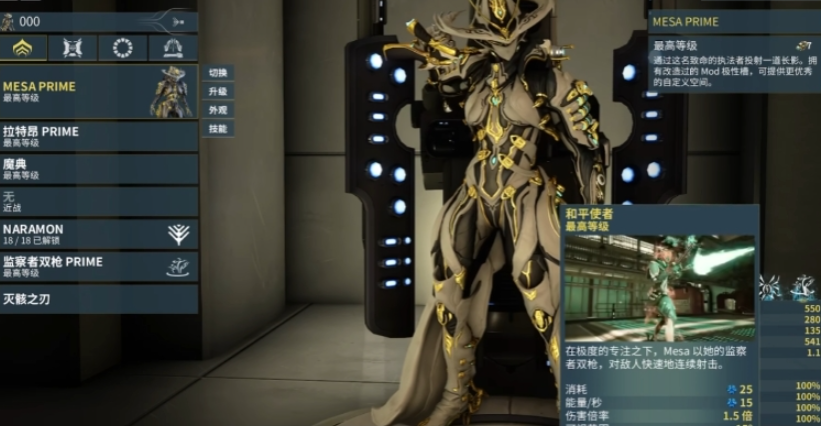Switch to the gold chevron loadout tab

point(23,48)
